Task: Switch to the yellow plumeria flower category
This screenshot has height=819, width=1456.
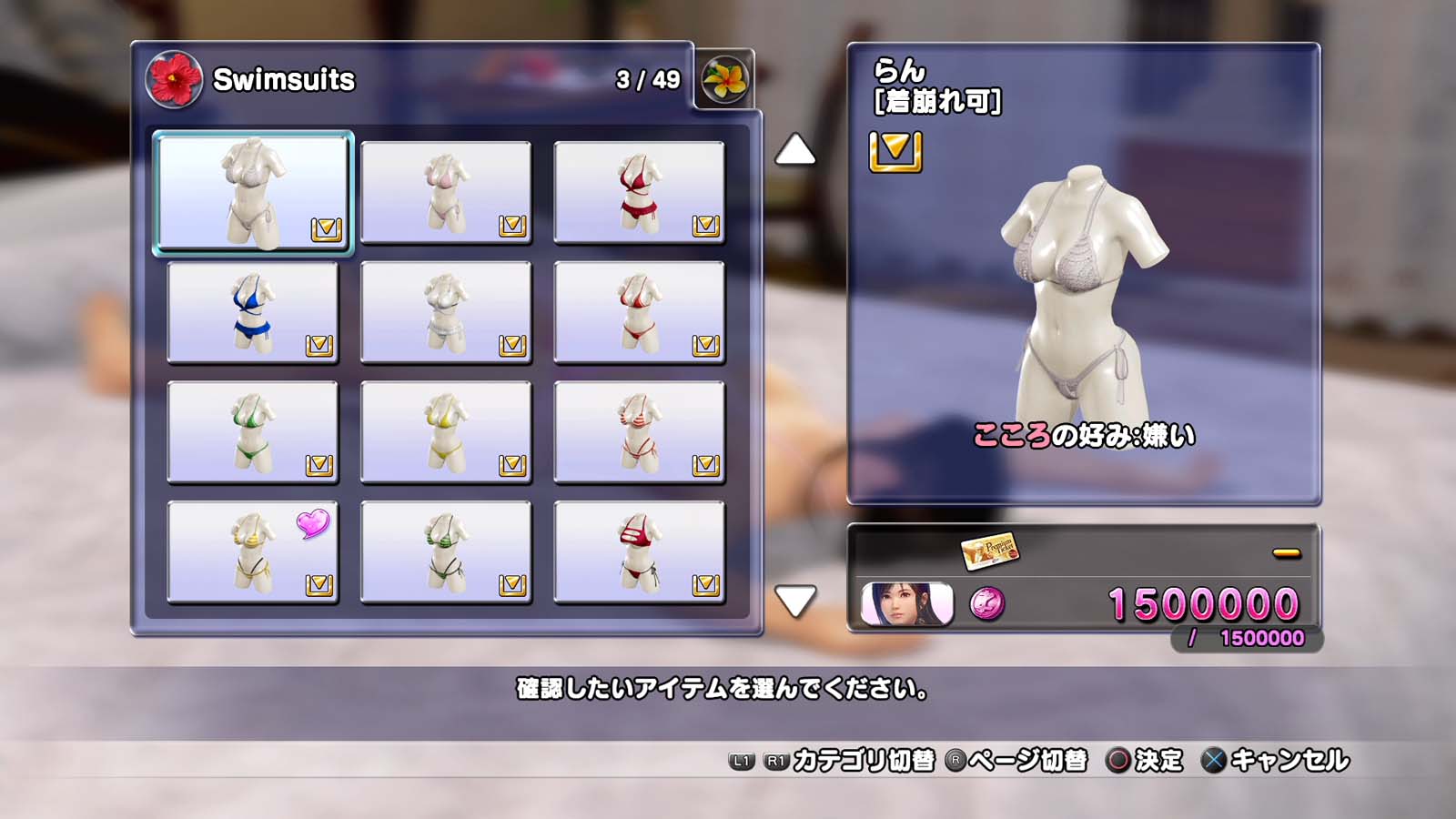Action: [724, 80]
